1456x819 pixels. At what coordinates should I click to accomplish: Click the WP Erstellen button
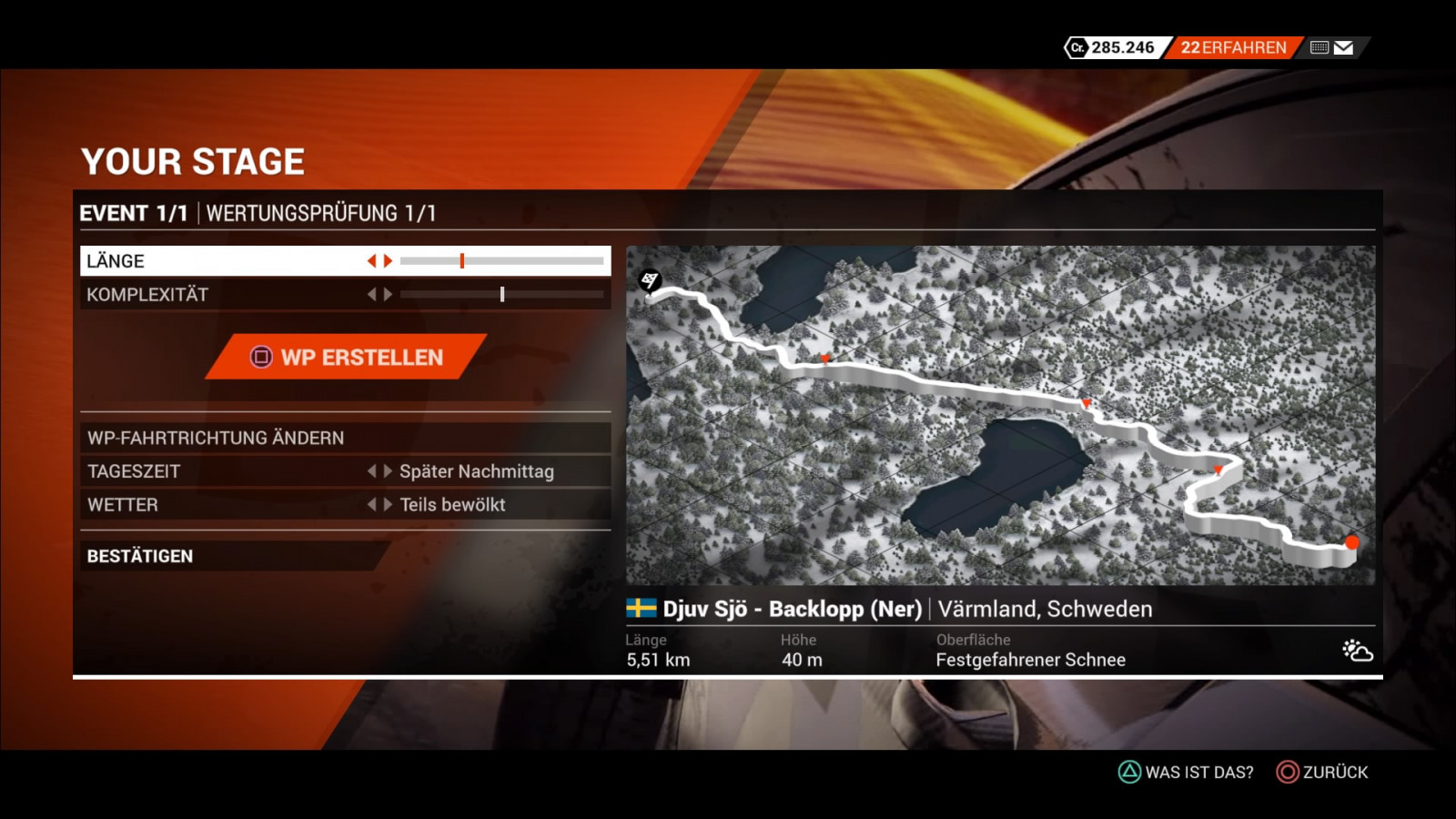click(x=347, y=357)
